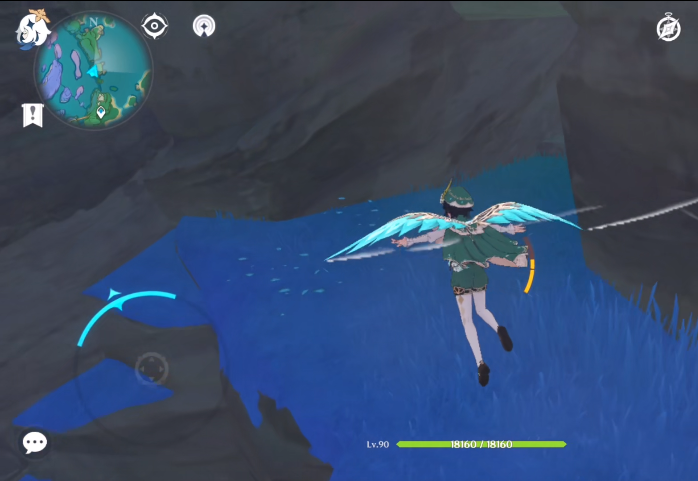The image size is (698, 481).
Task: Open the network signal icon
Action: pos(204,26)
